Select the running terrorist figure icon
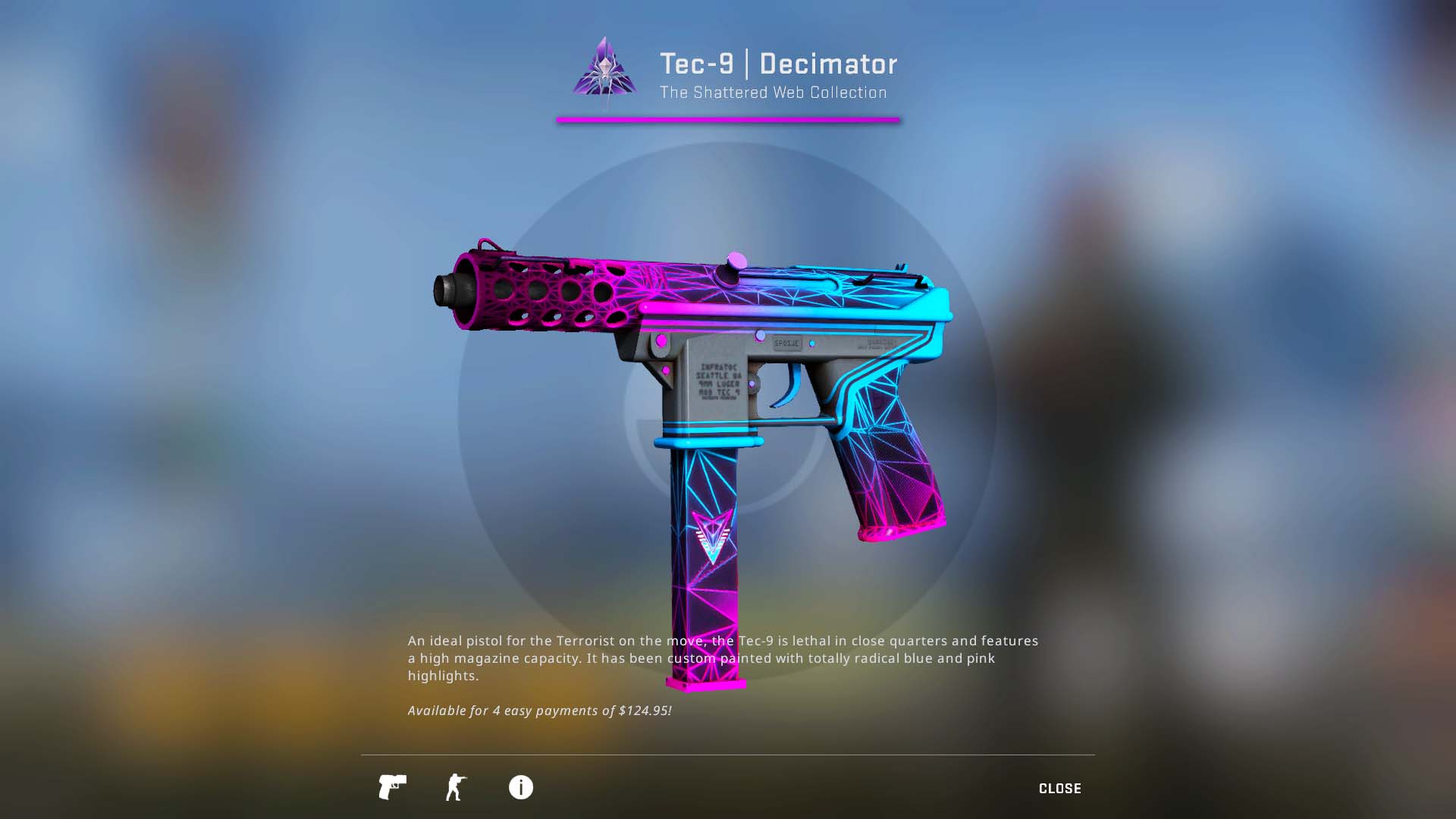This screenshot has height=819, width=1456. click(x=456, y=788)
